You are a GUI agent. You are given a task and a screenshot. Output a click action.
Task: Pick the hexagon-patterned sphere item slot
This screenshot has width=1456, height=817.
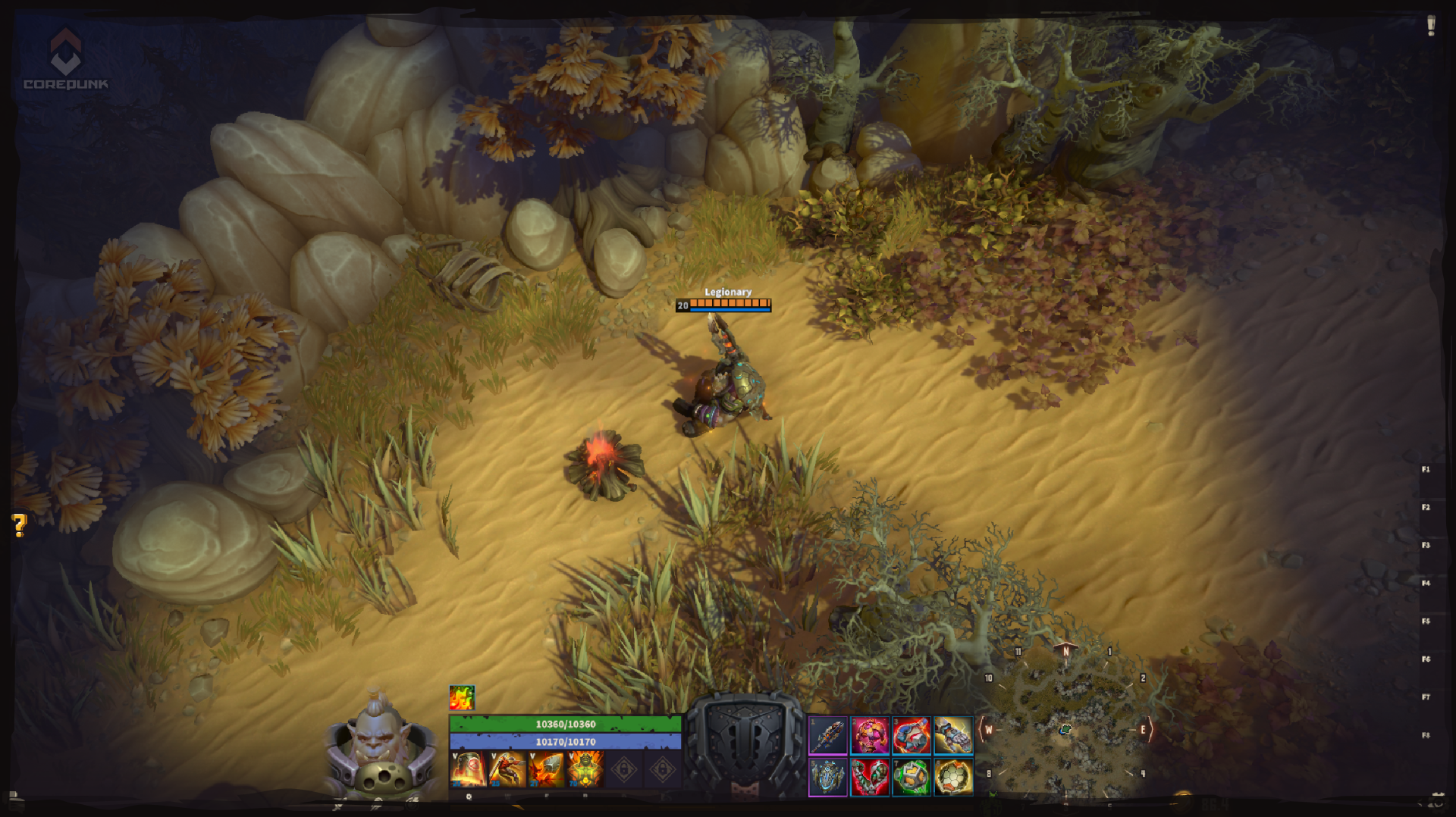(953, 777)
